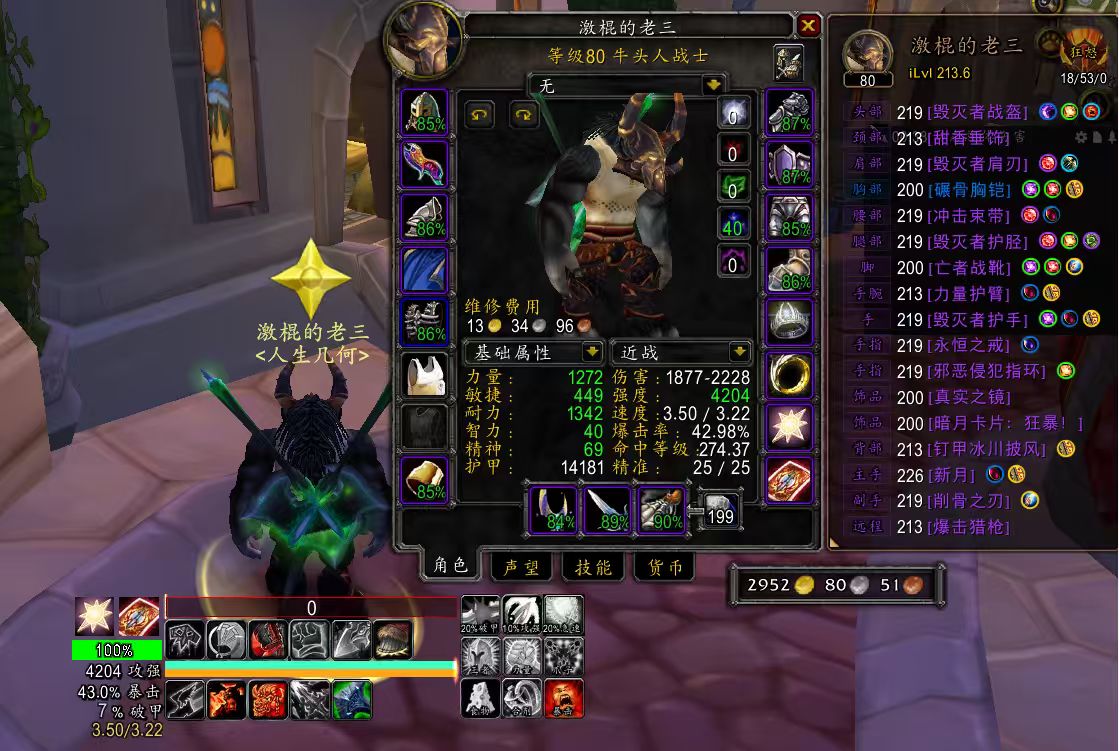Show the 货币 tab
1119x751 pixels.
tap(664, 567)
